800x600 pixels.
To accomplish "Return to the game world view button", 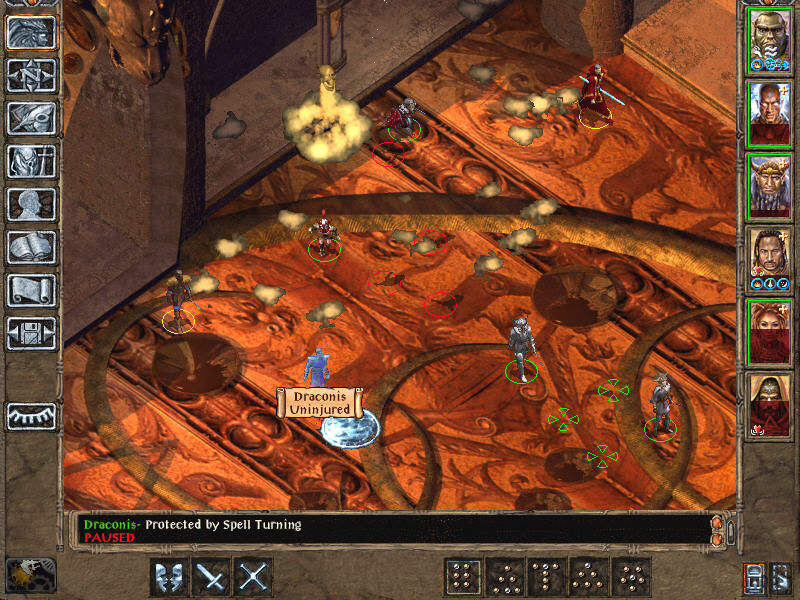I will (31, 33).
